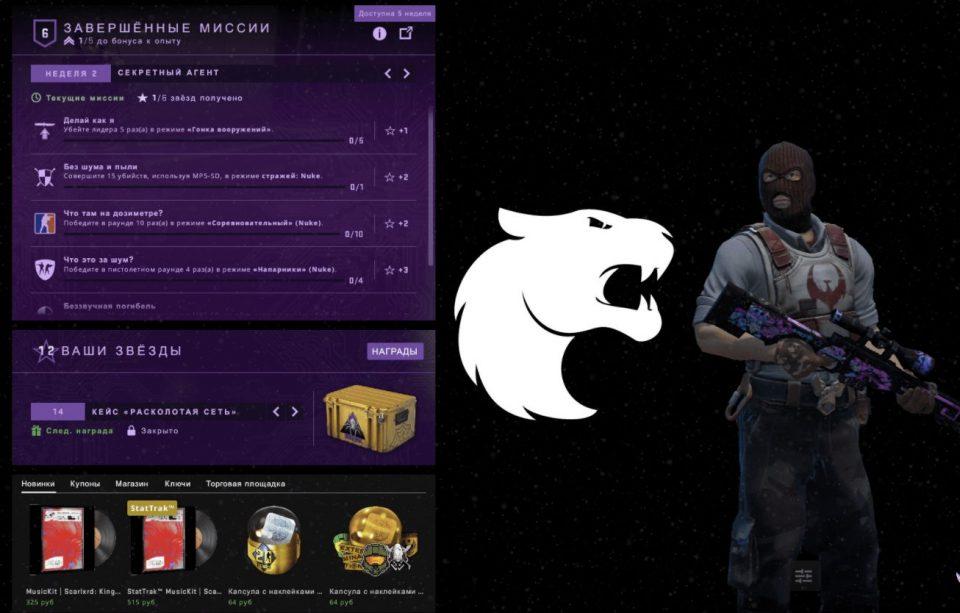This screenshot has width=960, height=613.
Task: Switch to the 'Магазин' tab
Action: pos(131,484)
